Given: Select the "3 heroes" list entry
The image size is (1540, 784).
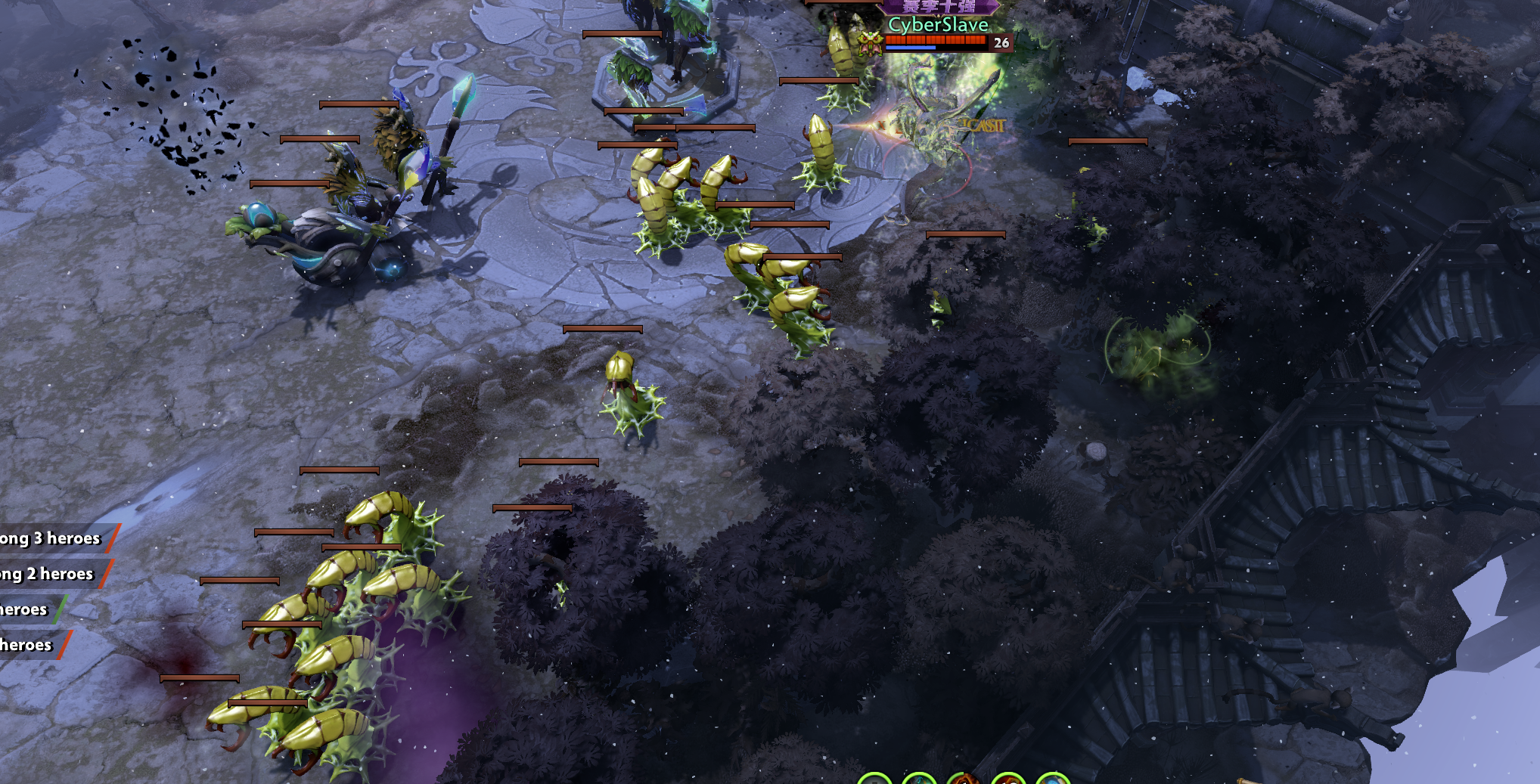Looking at the screenshot, I should tap(53, 538).
